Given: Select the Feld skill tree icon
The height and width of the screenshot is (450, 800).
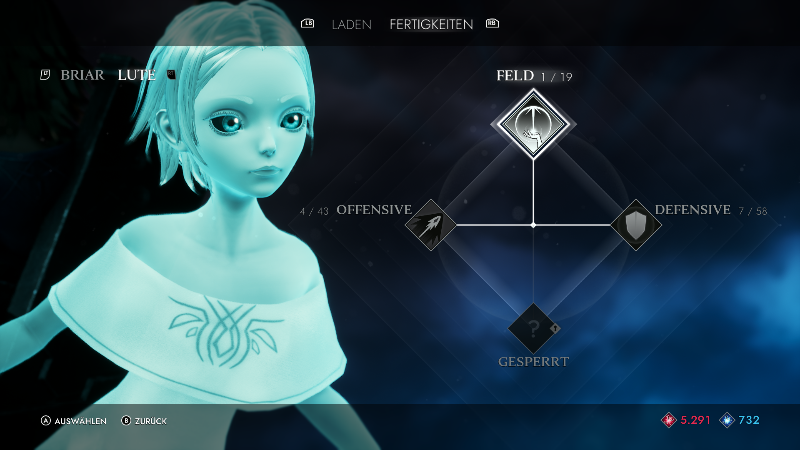Looking at the screenshot, I should 532,124.
